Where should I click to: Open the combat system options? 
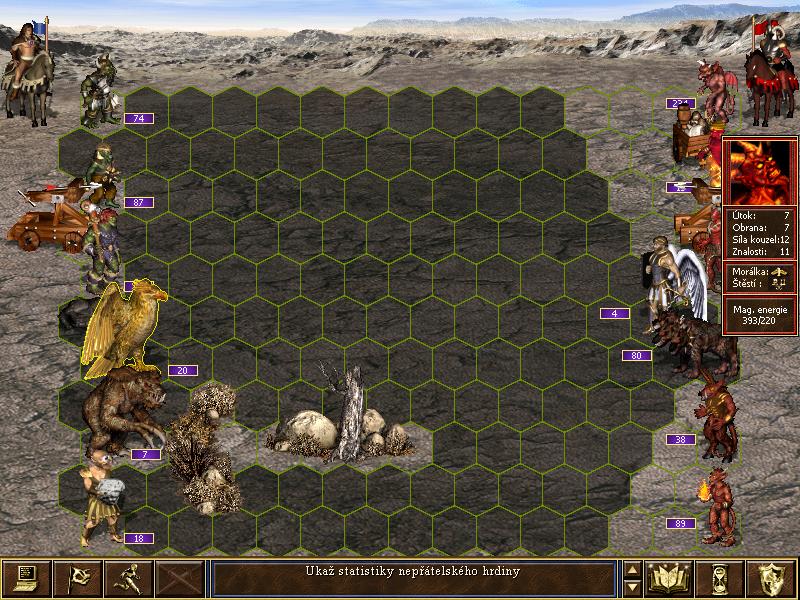pyautogui.click(x=26, y=578)
